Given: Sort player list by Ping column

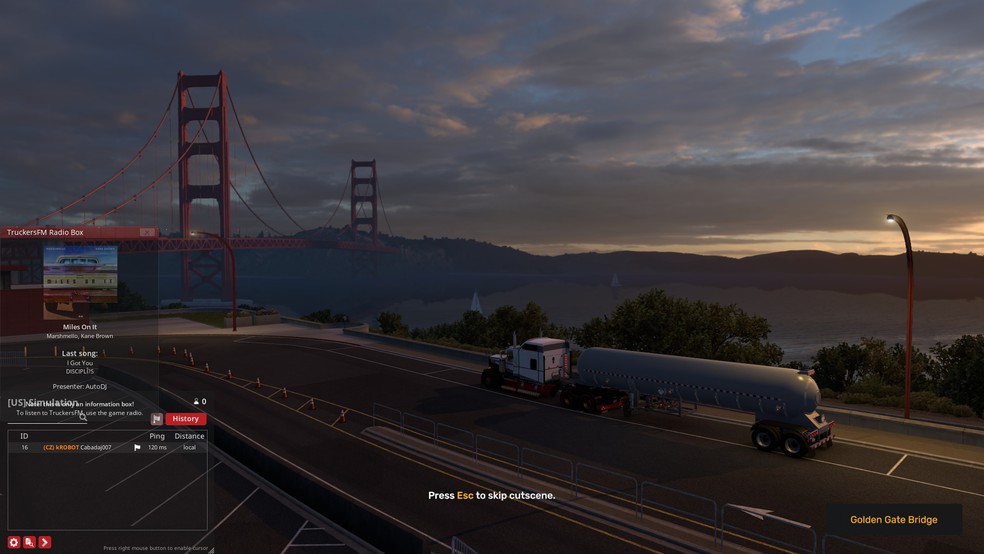Looking at the screenshot, I should [x=157, y=436].
